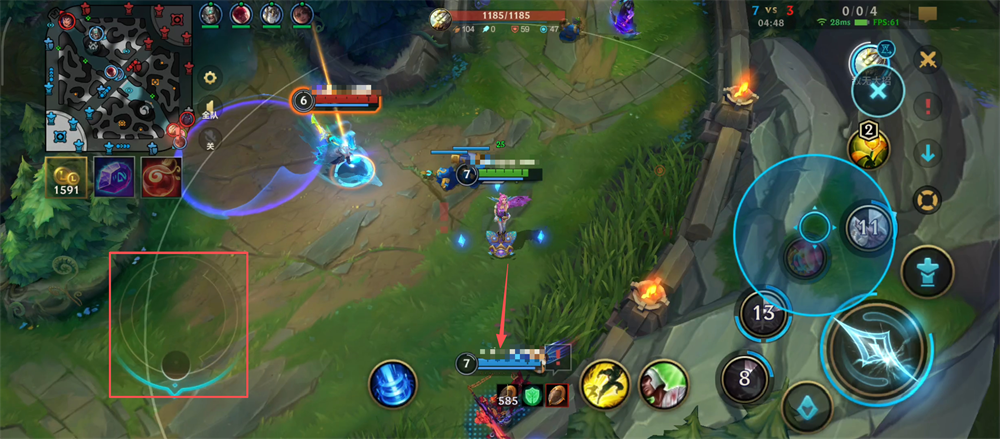1000x439 pixels.
Task: Open the gear settings button
Action: tap(210, 77)
